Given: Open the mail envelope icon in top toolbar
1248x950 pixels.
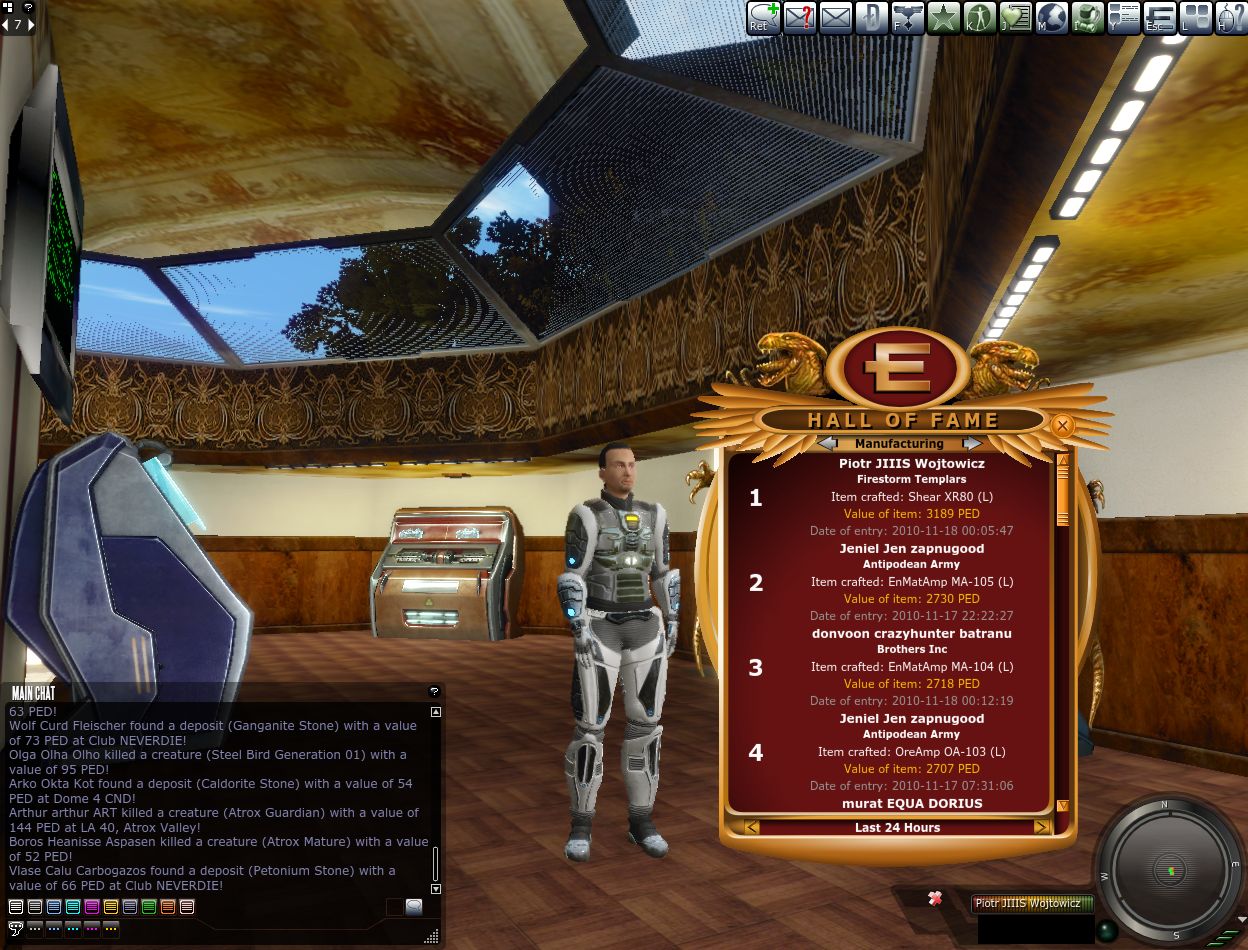Looking at the screenshot, I should [835, 17].
